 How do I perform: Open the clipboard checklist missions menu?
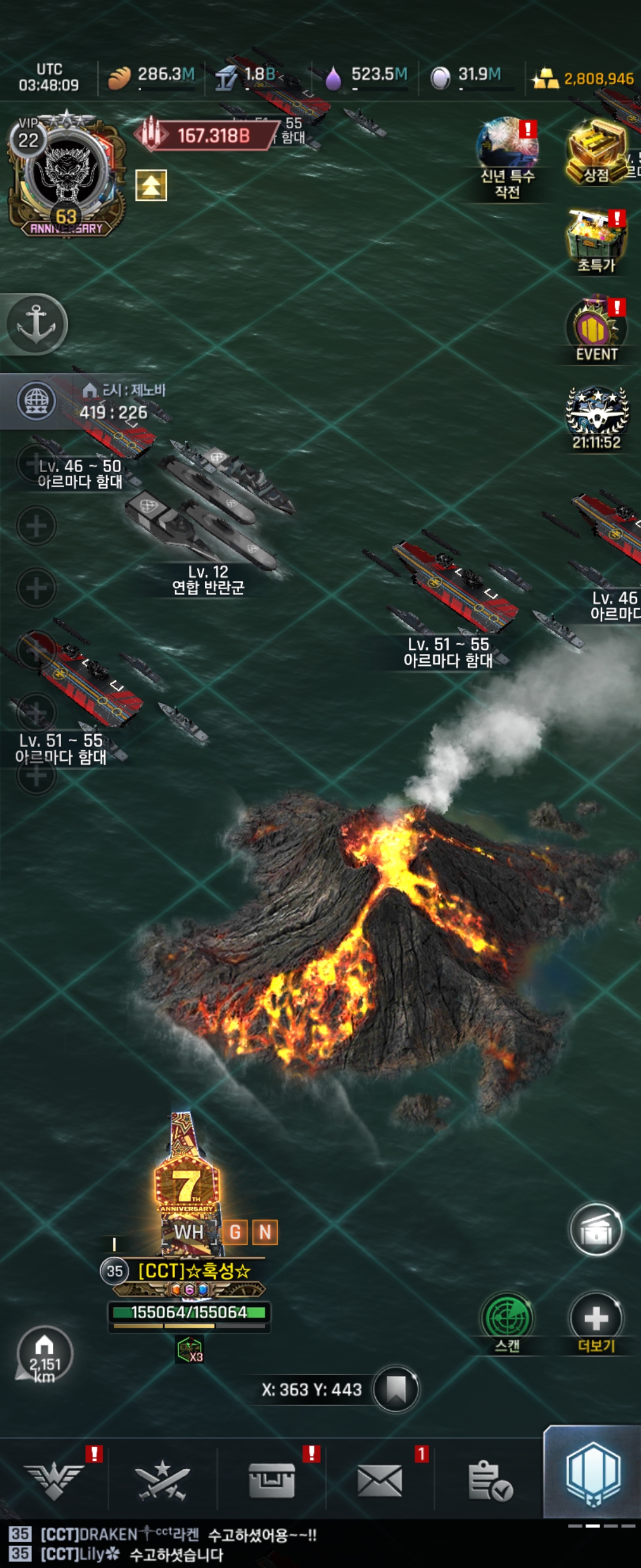click(490, 1480)
